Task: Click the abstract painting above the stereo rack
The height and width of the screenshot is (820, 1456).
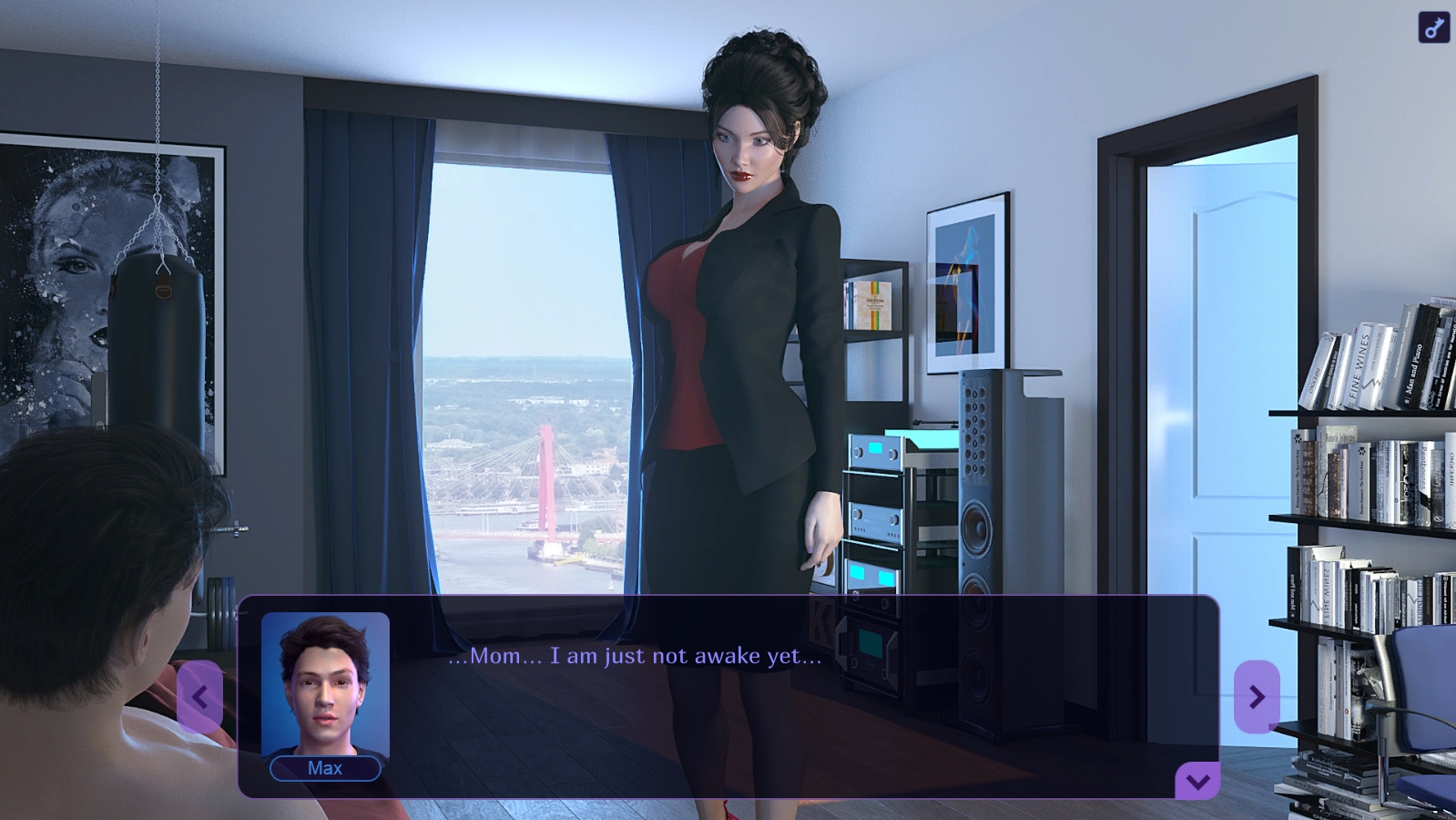Action: point(968,278)
